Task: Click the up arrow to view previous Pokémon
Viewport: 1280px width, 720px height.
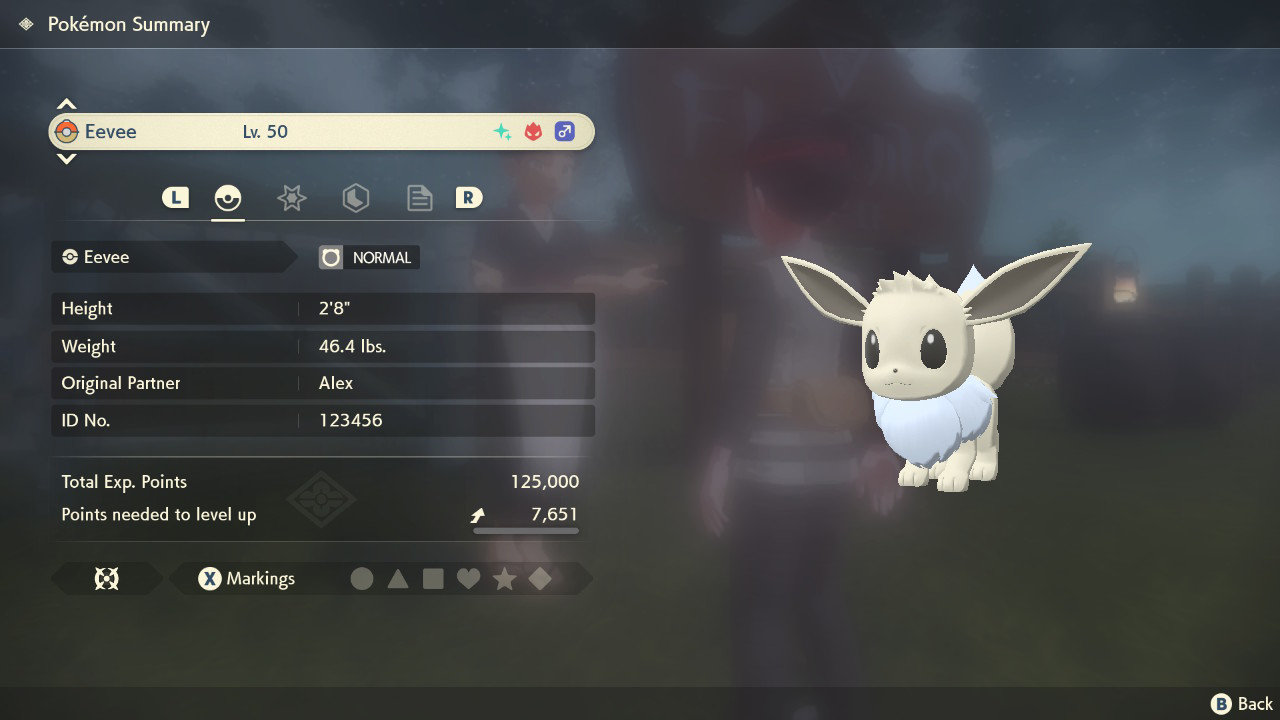Action: tap(66, 103)
